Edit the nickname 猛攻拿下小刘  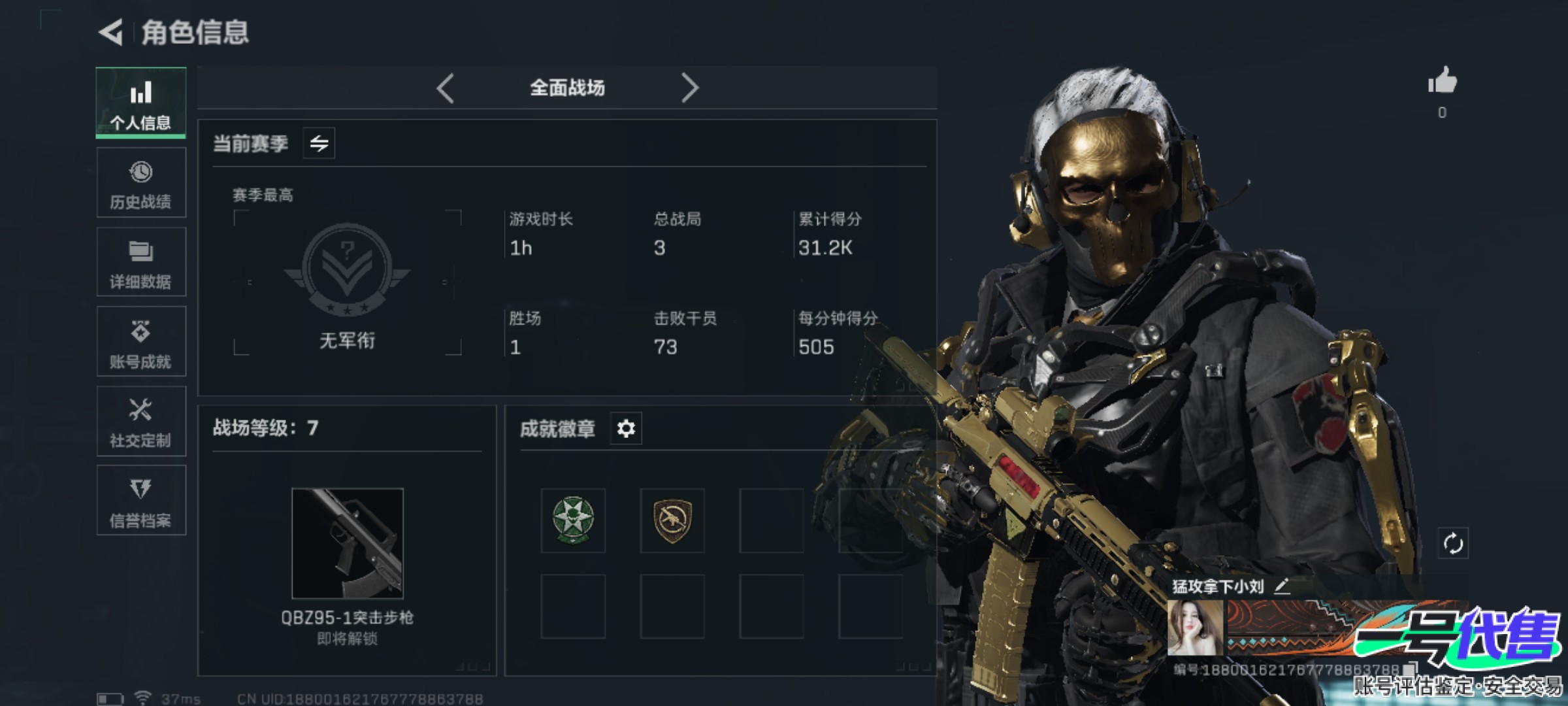1282,586
